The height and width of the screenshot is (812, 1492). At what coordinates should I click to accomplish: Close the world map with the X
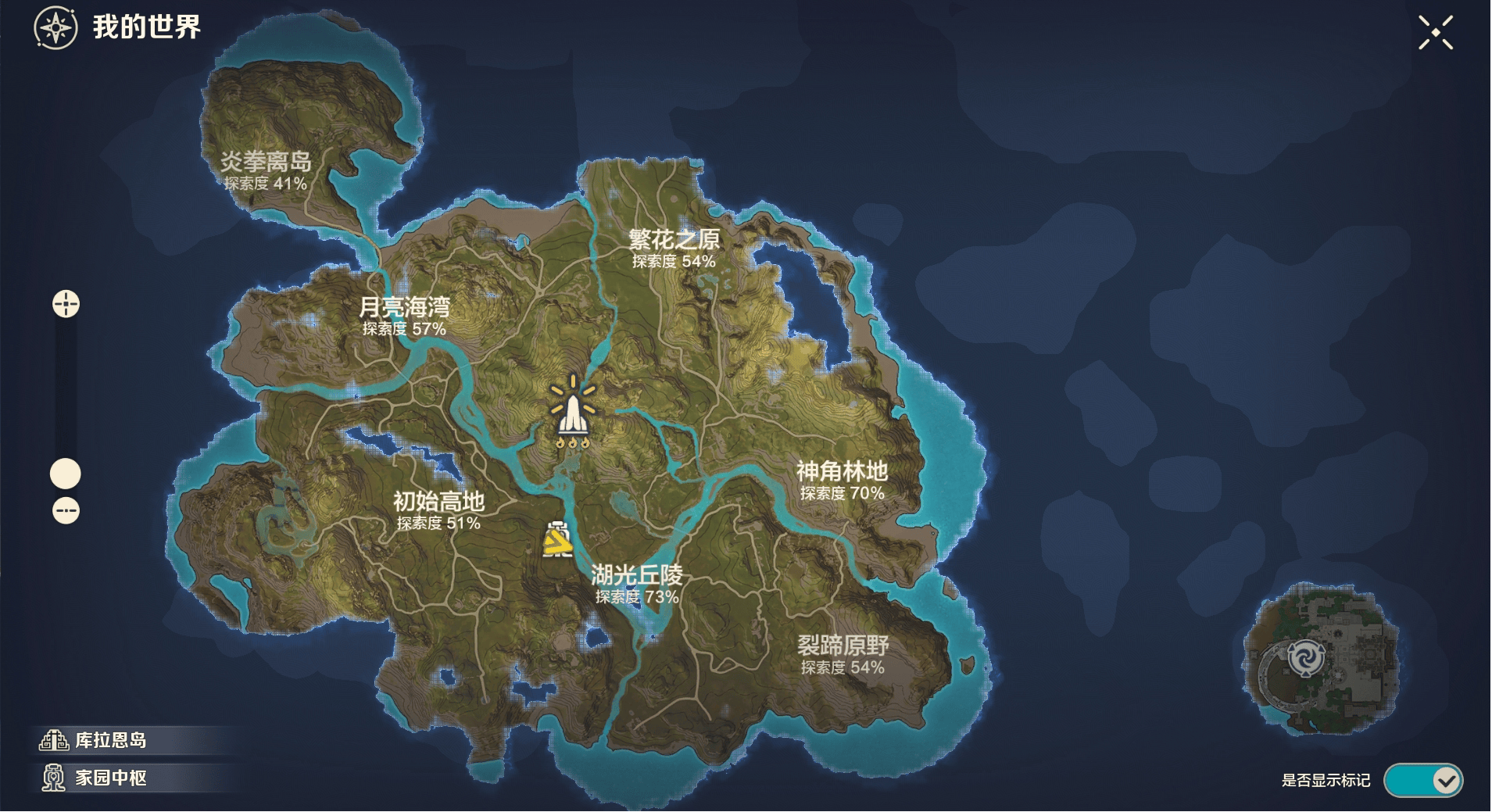point(1435,31)
